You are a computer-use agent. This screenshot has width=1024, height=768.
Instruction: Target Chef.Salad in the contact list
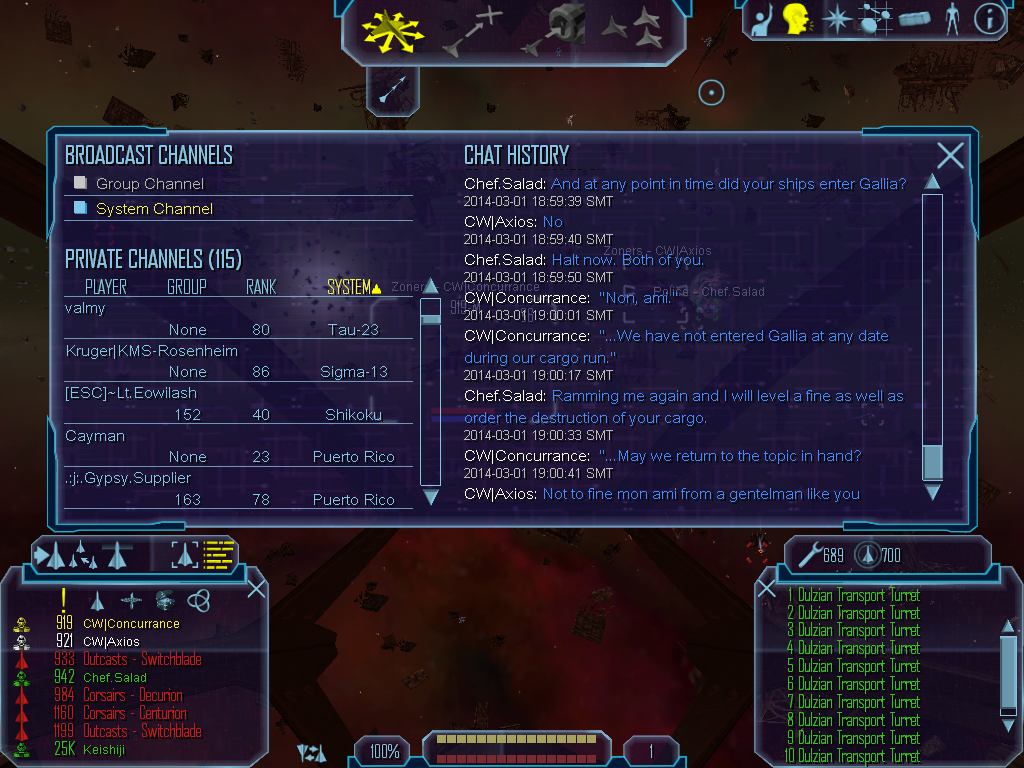coord(115,678)
